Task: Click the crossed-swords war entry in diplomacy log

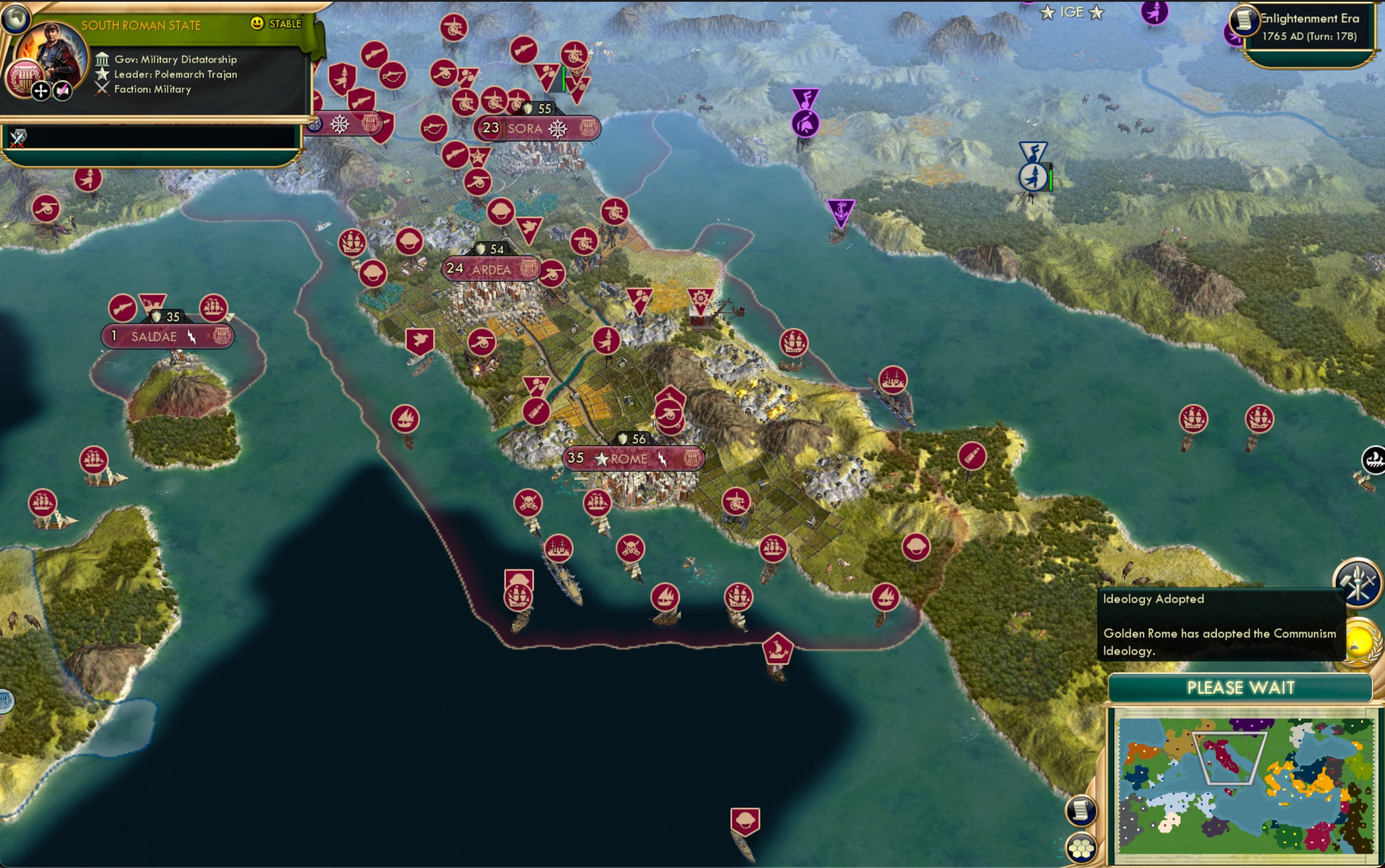Action: point(17,138)
